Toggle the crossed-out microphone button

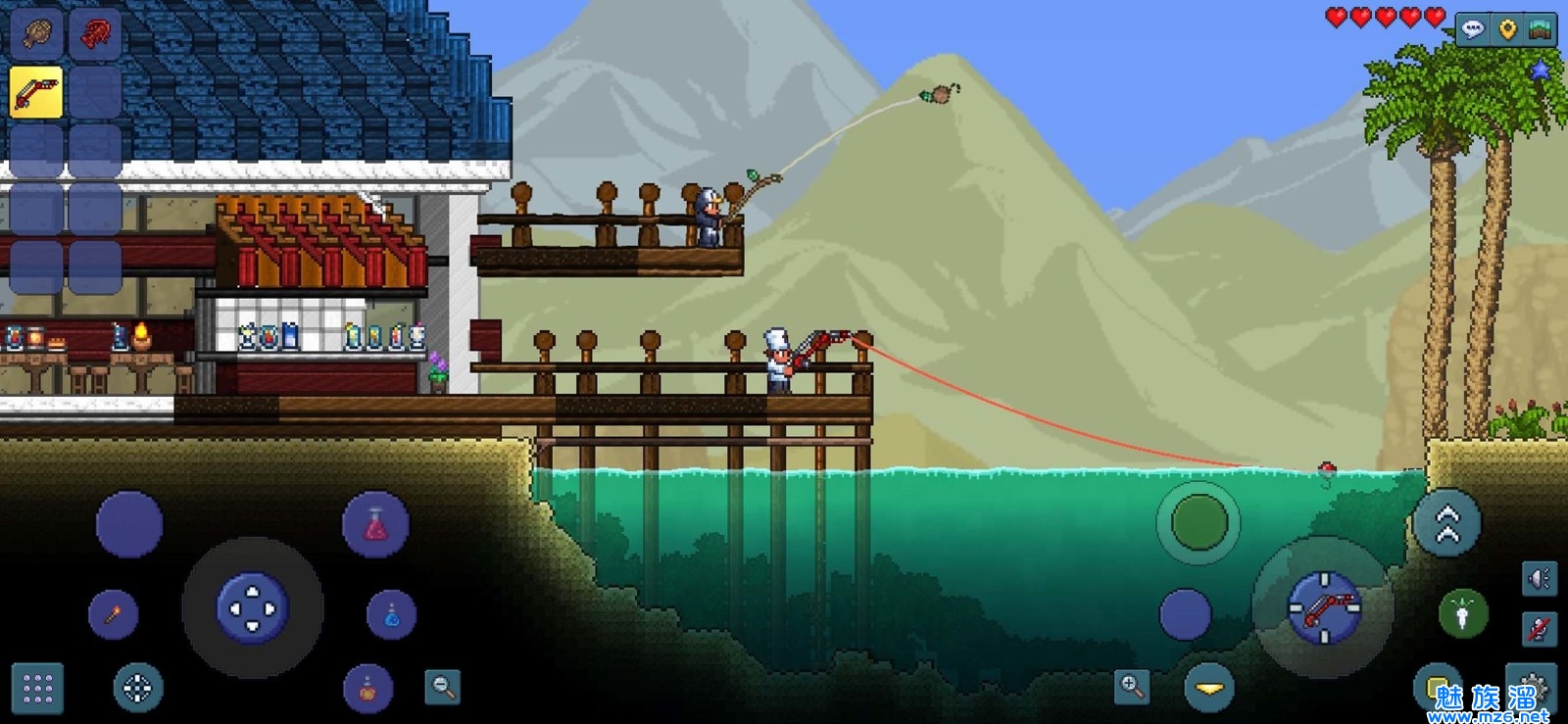(1539, 628)
